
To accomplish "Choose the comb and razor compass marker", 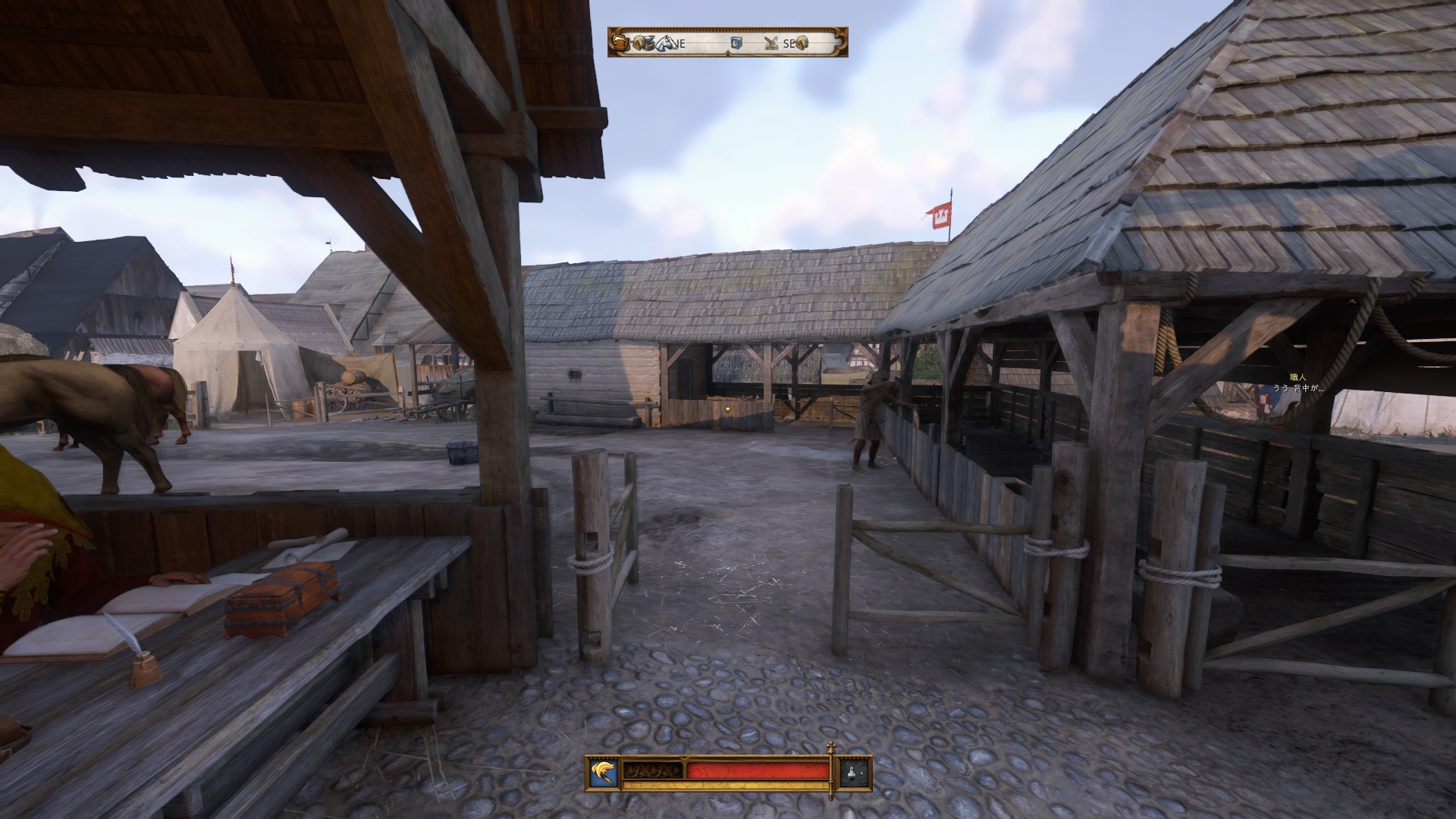I will click(x=772, y=43).
